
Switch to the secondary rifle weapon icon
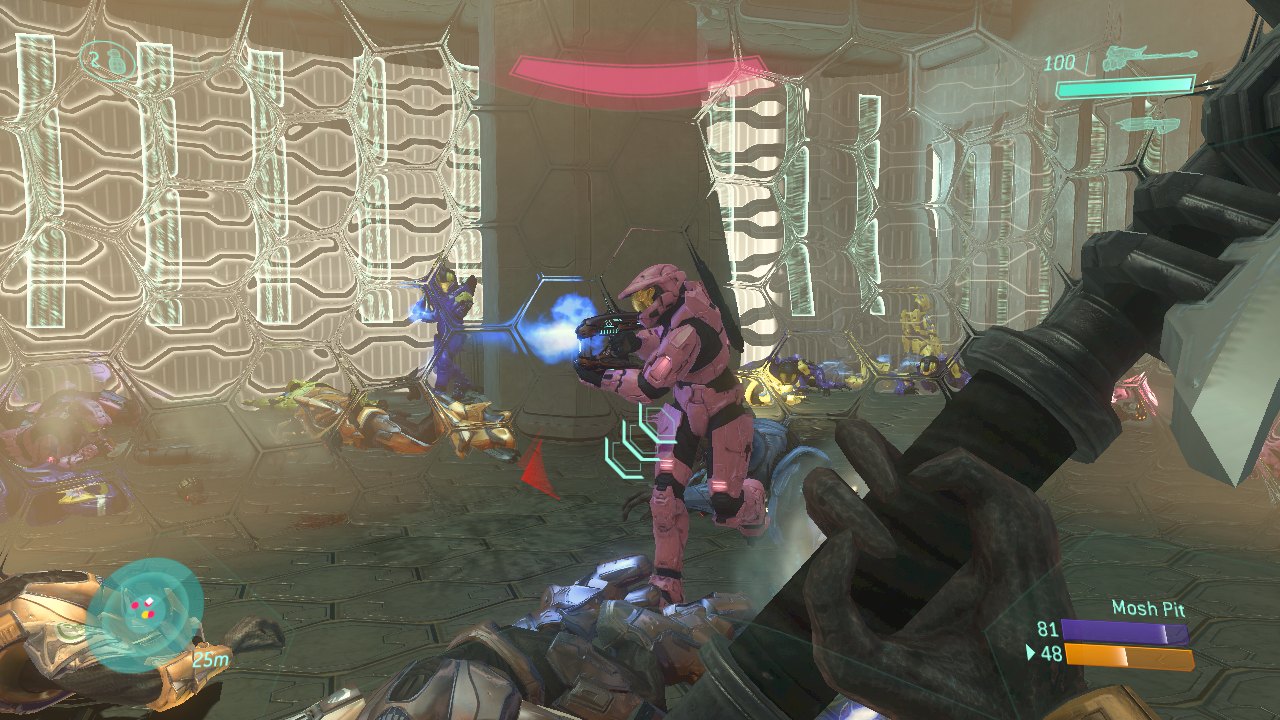tap(1152, 125)
